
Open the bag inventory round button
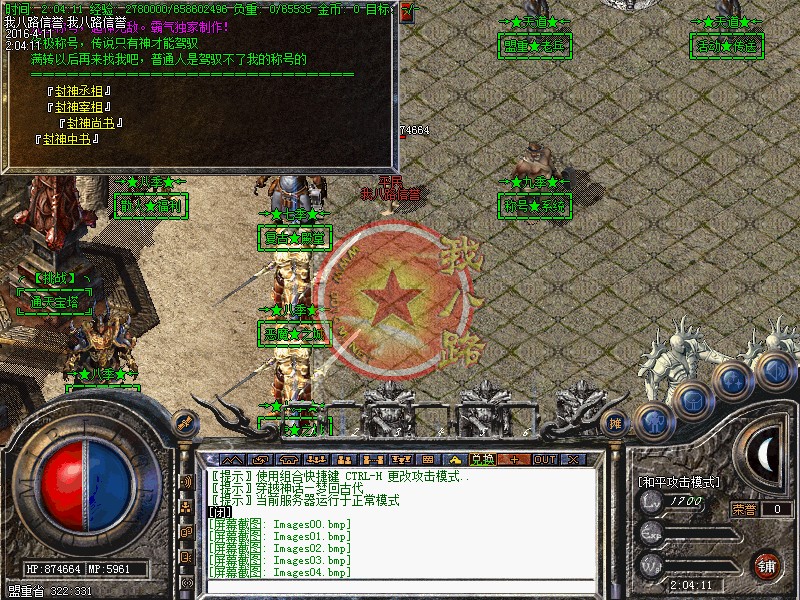coord(692,400)
